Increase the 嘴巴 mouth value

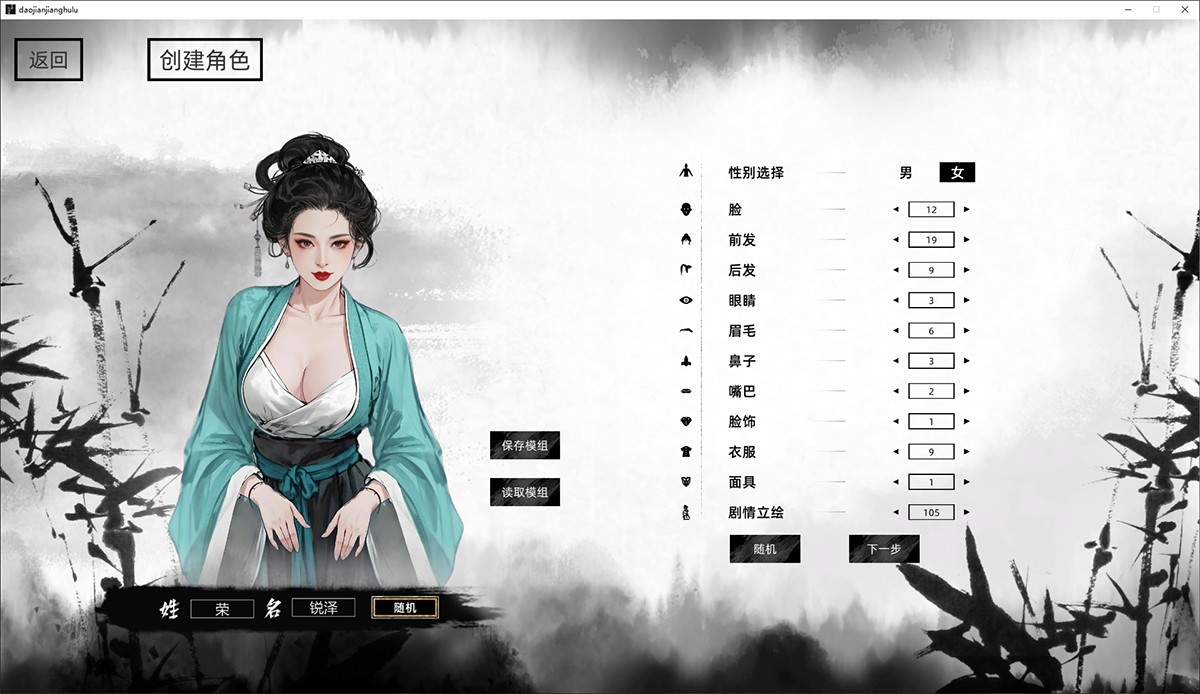966,391
